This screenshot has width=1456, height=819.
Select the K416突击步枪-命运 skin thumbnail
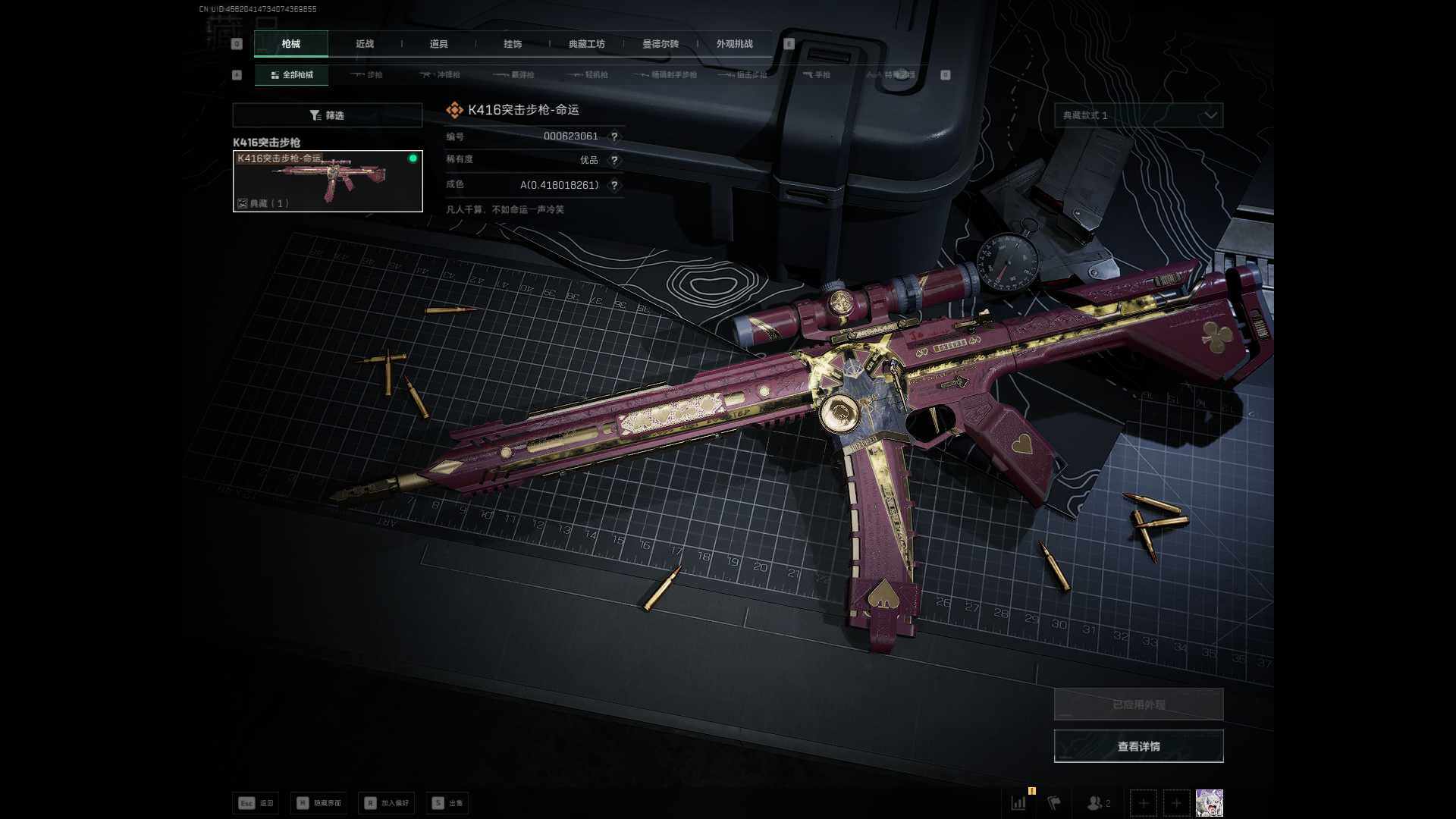pyautogui.click(x=328, y=181)
